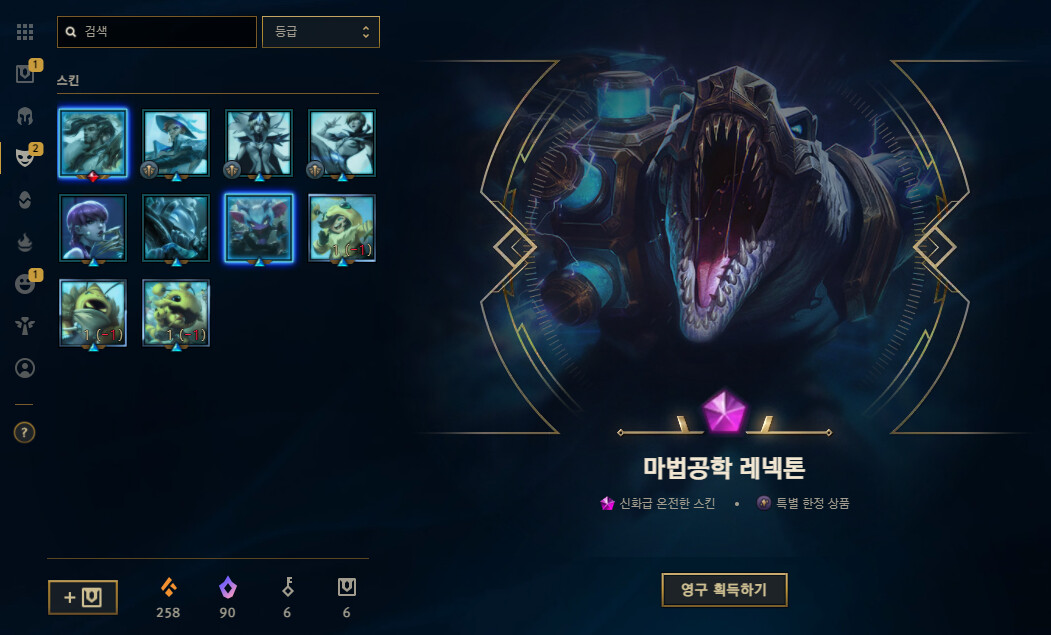
Task: Open the question mark help button
Action: 25,433
